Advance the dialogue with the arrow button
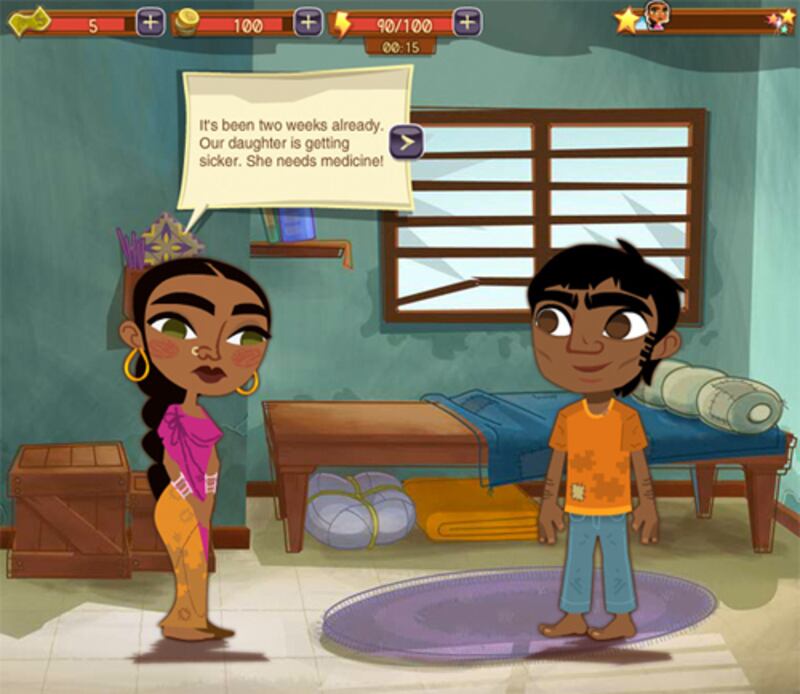 click(406, 142)
